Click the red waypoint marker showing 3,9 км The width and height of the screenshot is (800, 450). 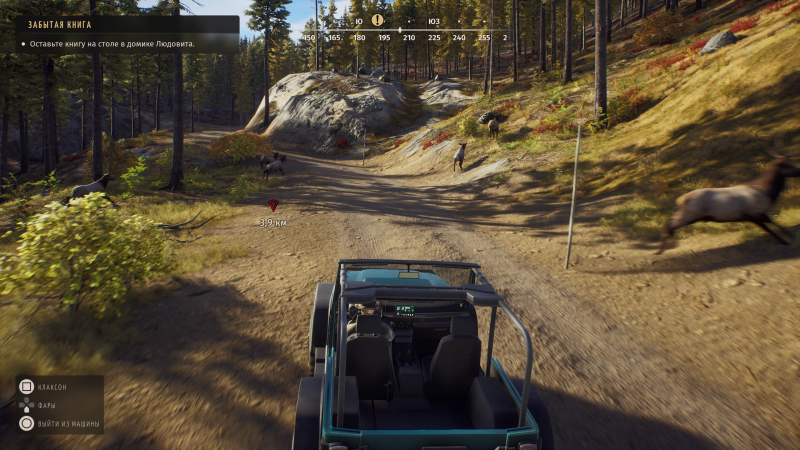(x=273, y=205)
